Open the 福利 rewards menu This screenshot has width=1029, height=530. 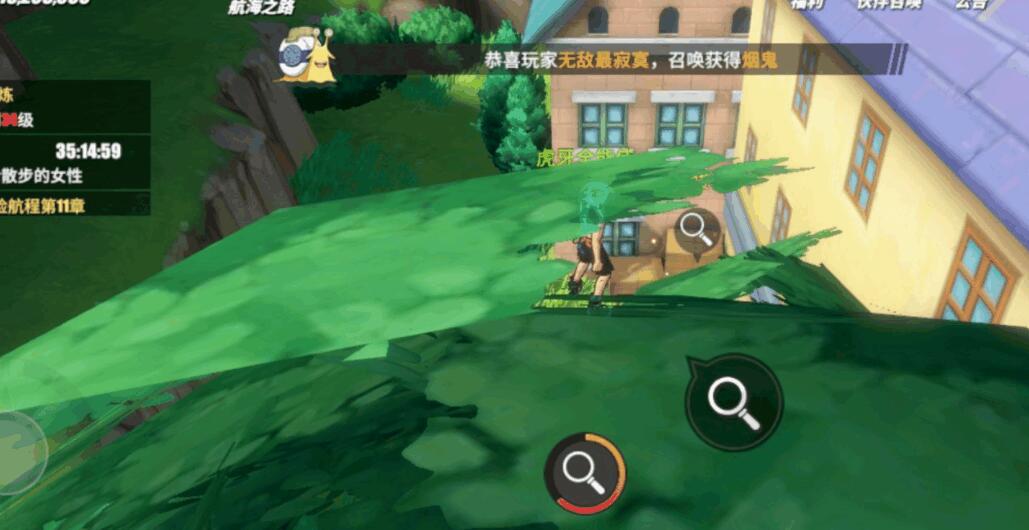coord(807,5)
